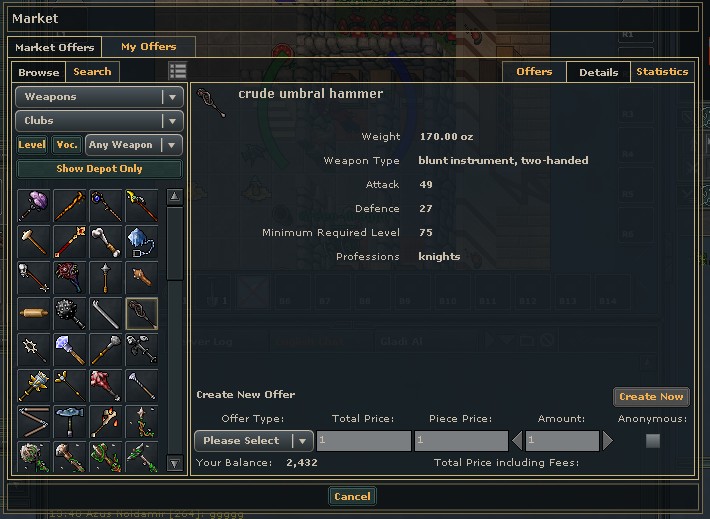
Task: Cancel and close the Market window
Action: 352,497
